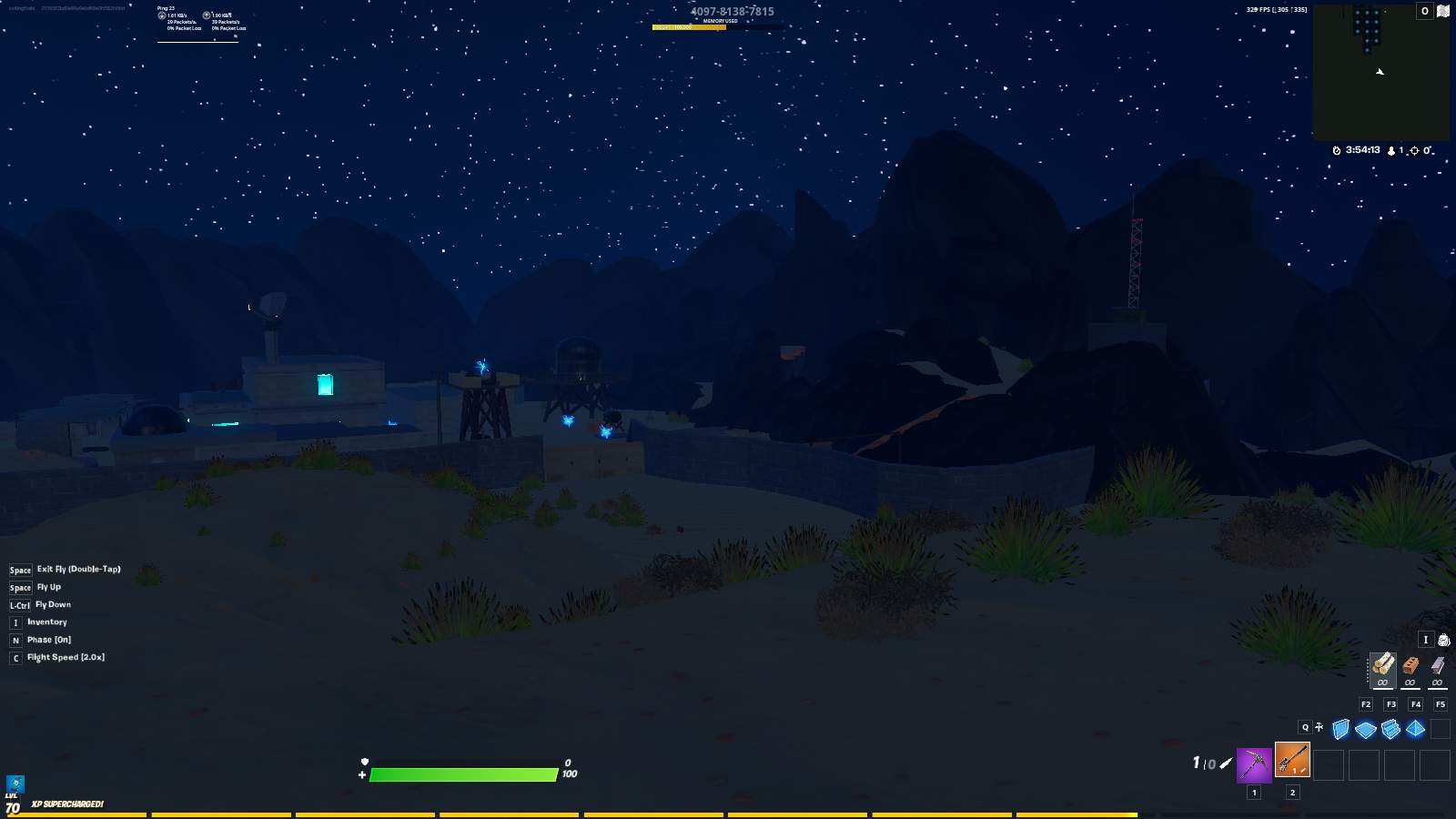Select the purple pickaxe hotbar slot

click(1254, 764)
